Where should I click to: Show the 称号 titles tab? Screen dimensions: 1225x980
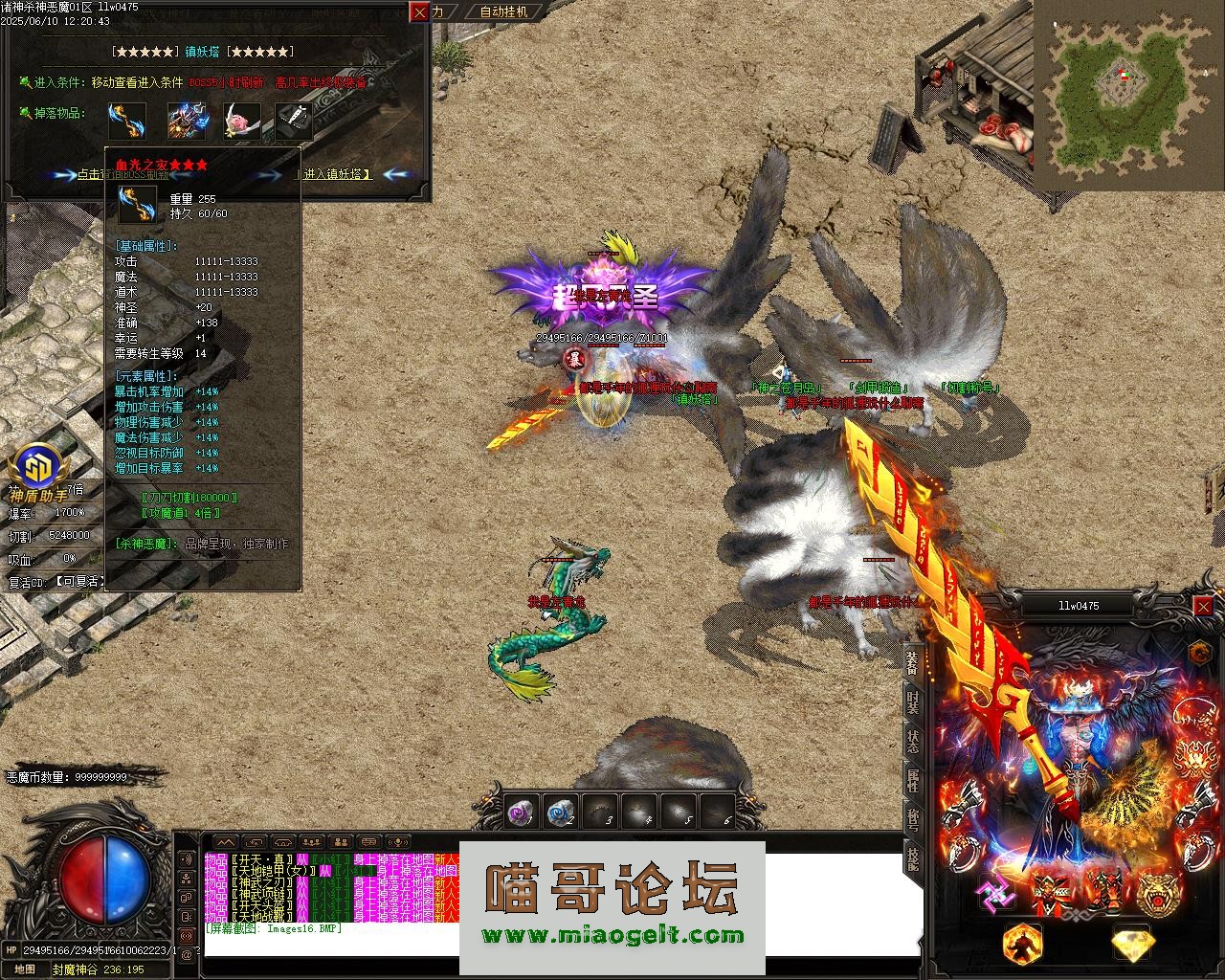point(913,819)
